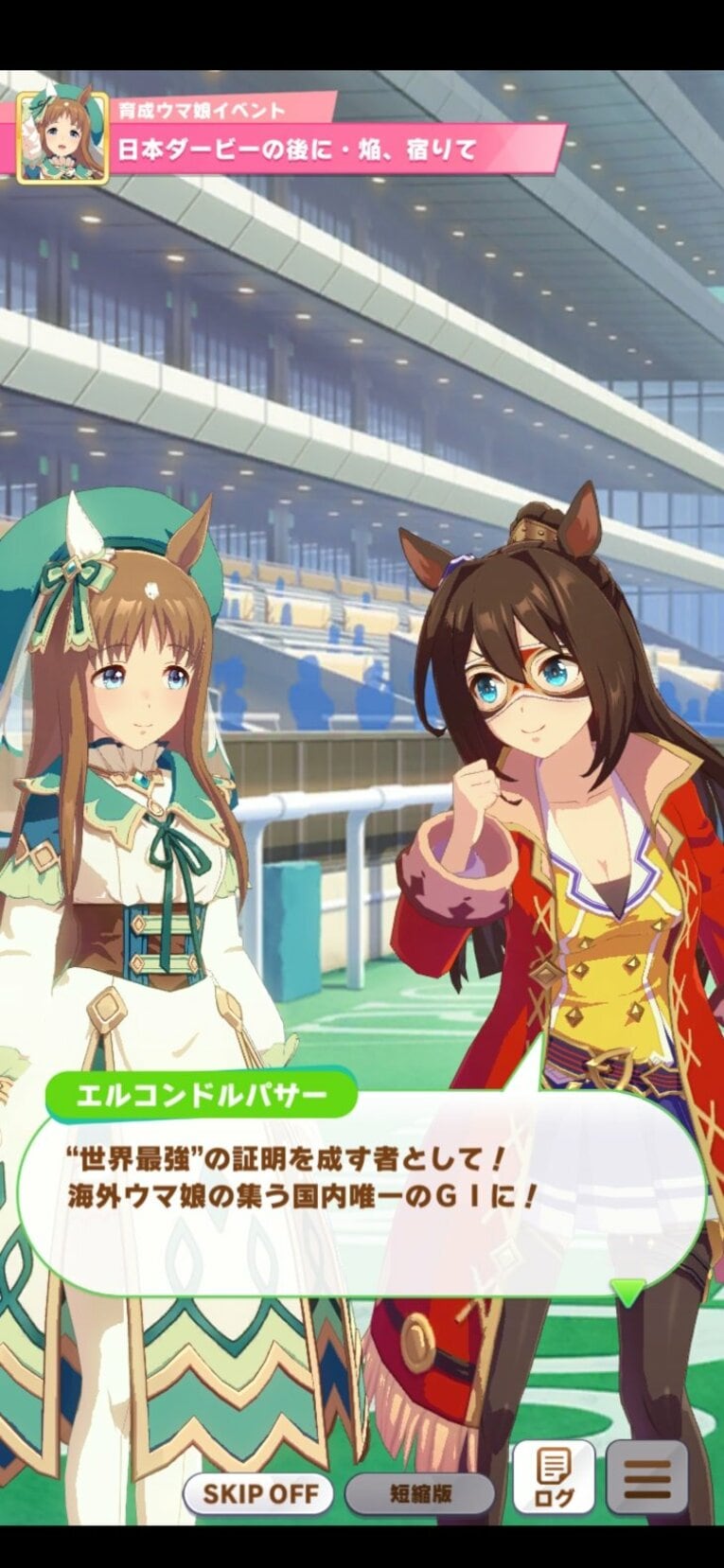This screenshot has height=1568, width=724.
Task: Open the hamburger menu button
Action: pos(647,1478)
